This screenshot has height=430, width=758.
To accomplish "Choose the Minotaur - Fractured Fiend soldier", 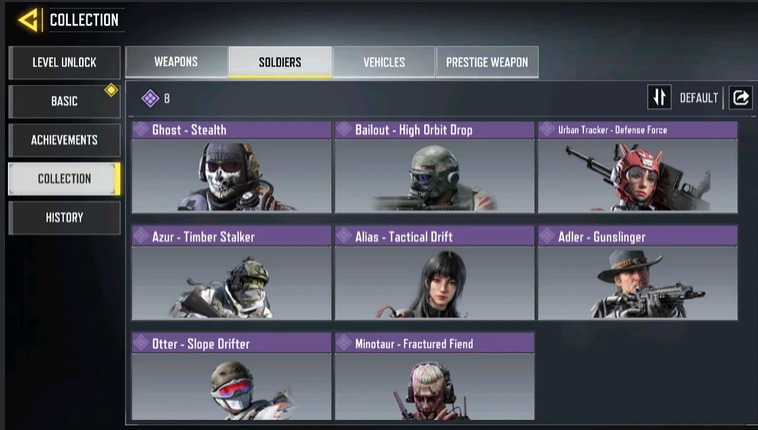I will (434, 378).
